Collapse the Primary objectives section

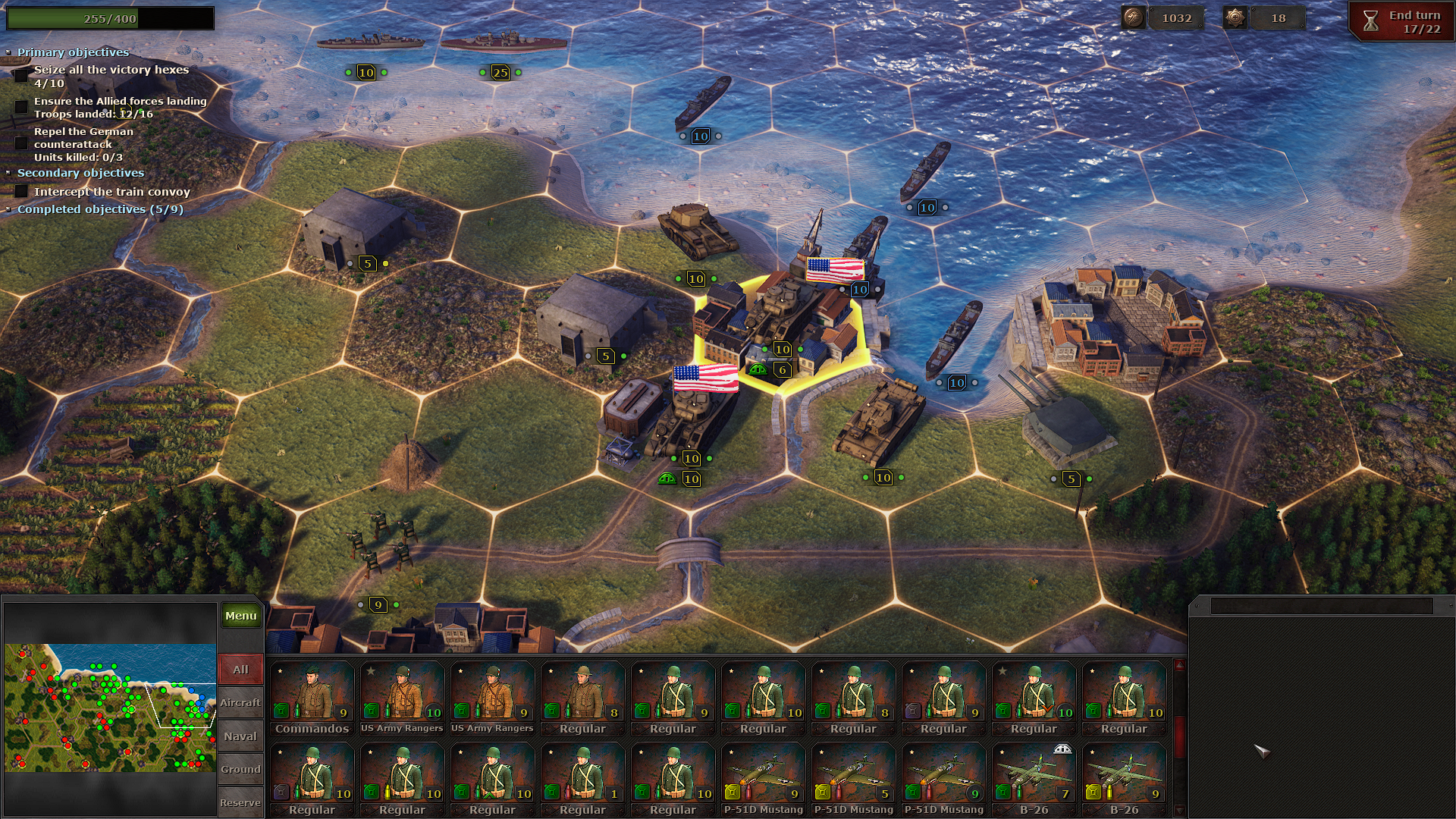73,52
